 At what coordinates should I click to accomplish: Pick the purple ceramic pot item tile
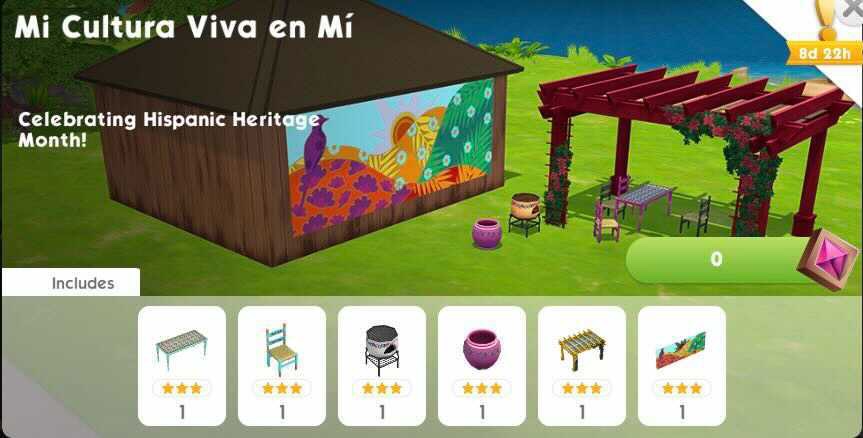click(x=481, y=365)
